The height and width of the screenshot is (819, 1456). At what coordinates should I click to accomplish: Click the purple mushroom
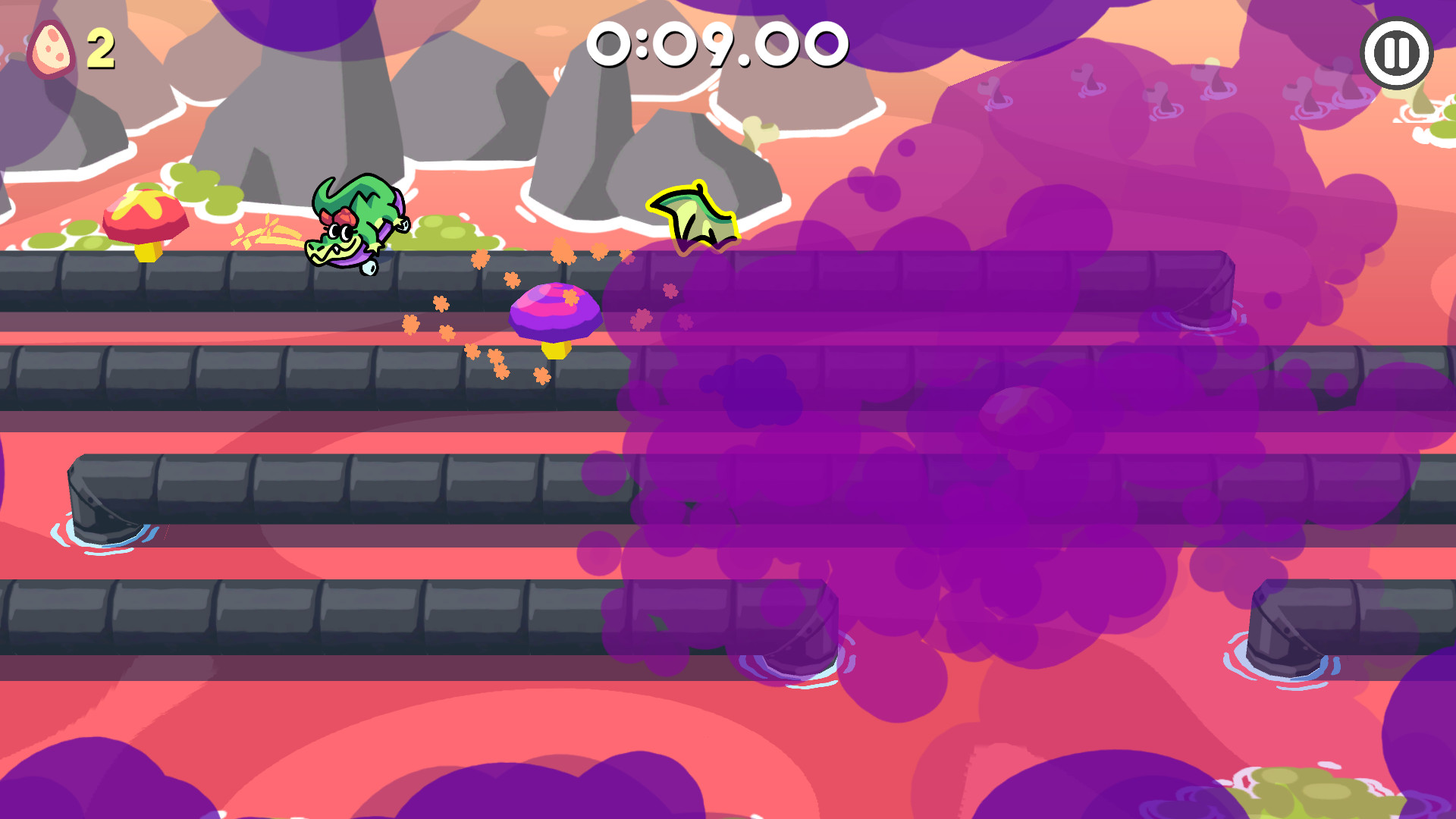556,311
